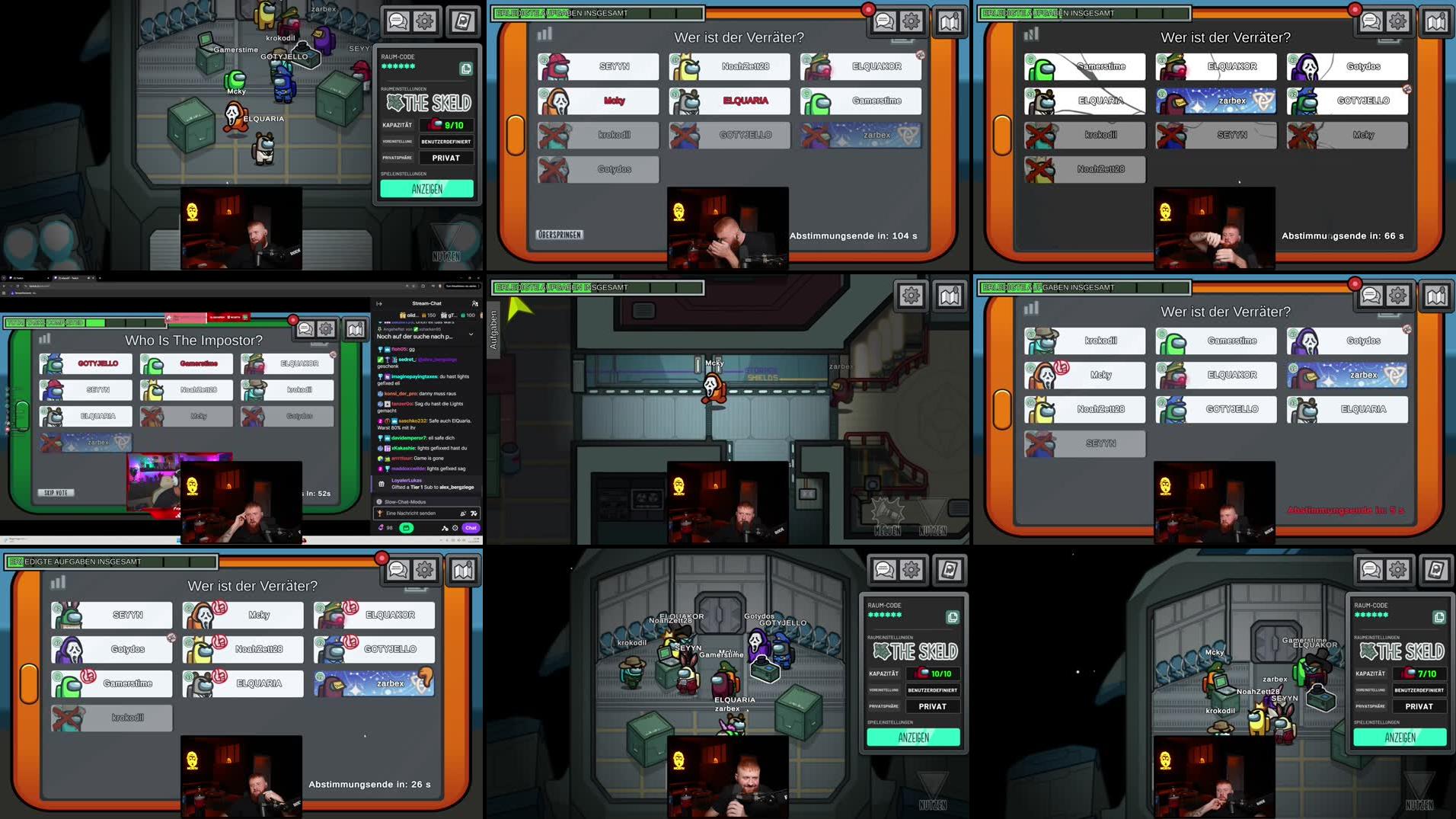1456x819 pixels.
Task: Click the ÜBERSPRINGEN skip button
Action: (560, 235)
